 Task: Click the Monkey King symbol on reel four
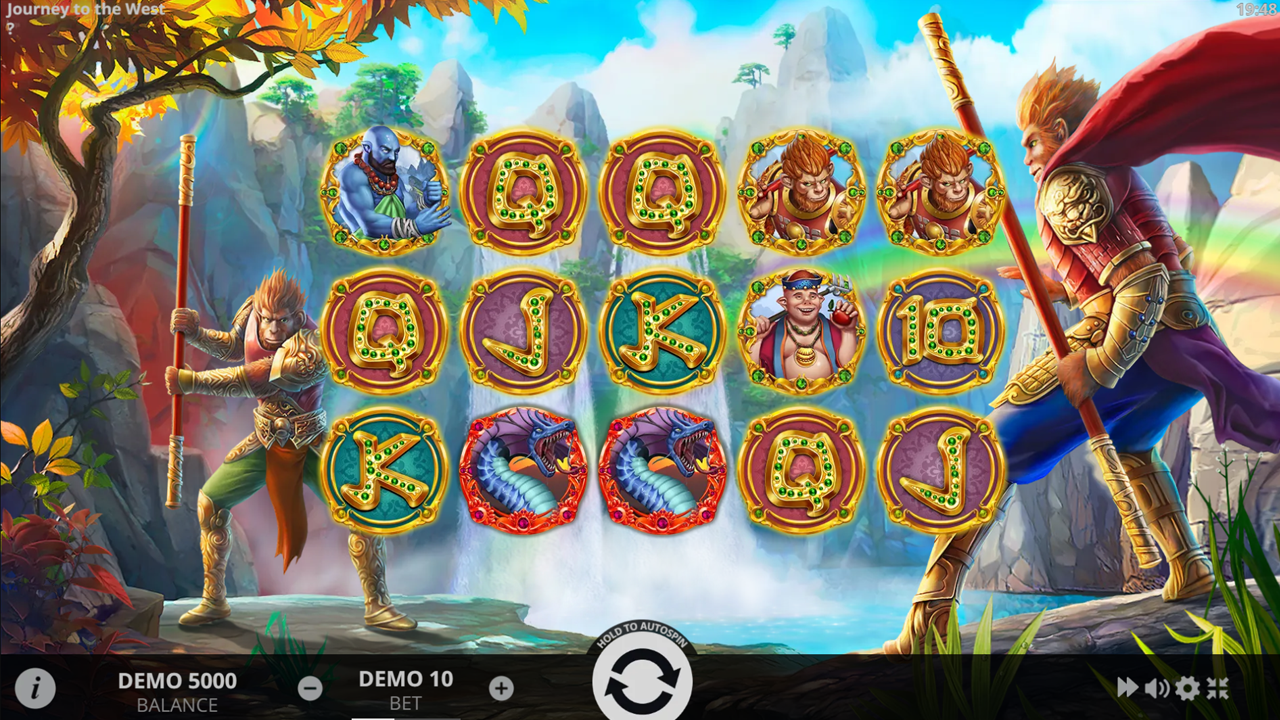803,188
